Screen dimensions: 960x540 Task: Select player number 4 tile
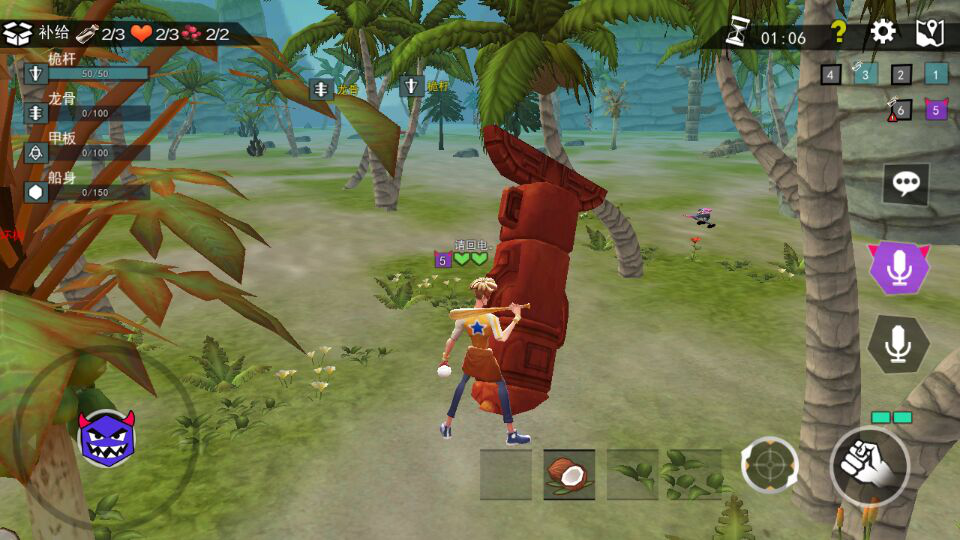pyautogui.click(x=831, y=74)
